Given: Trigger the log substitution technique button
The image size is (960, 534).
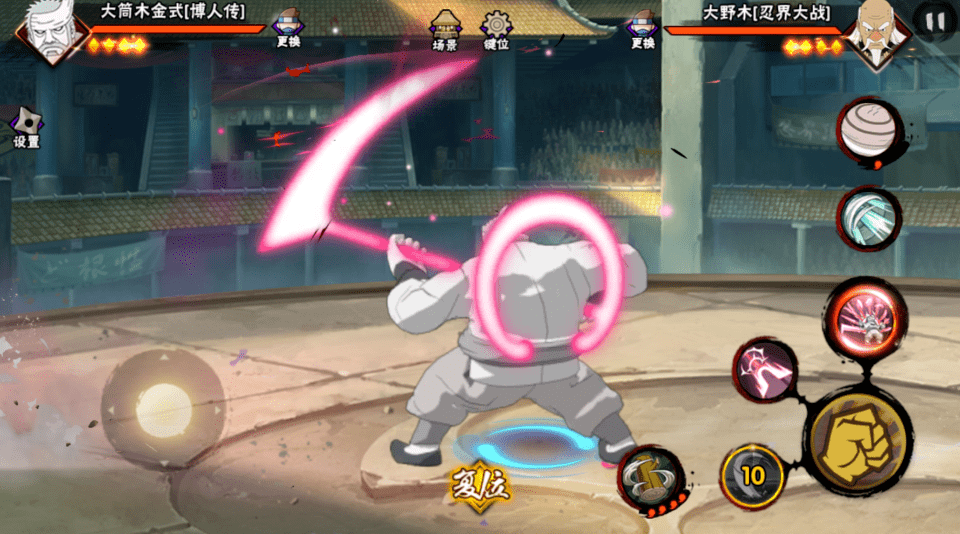Looking at the screenshot, I should pos(650,478).
